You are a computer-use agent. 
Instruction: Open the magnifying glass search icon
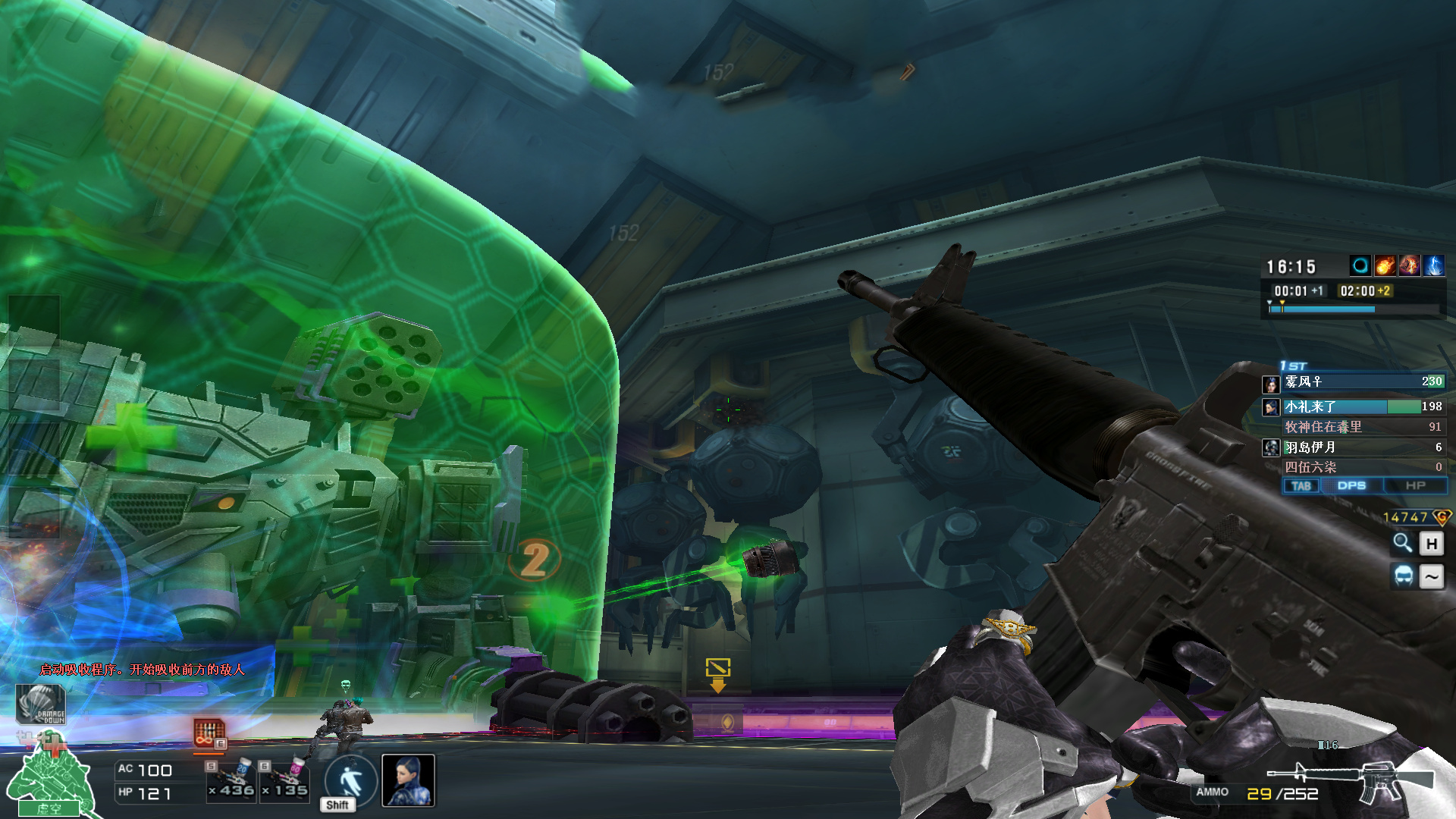(x=1402, y=543)
